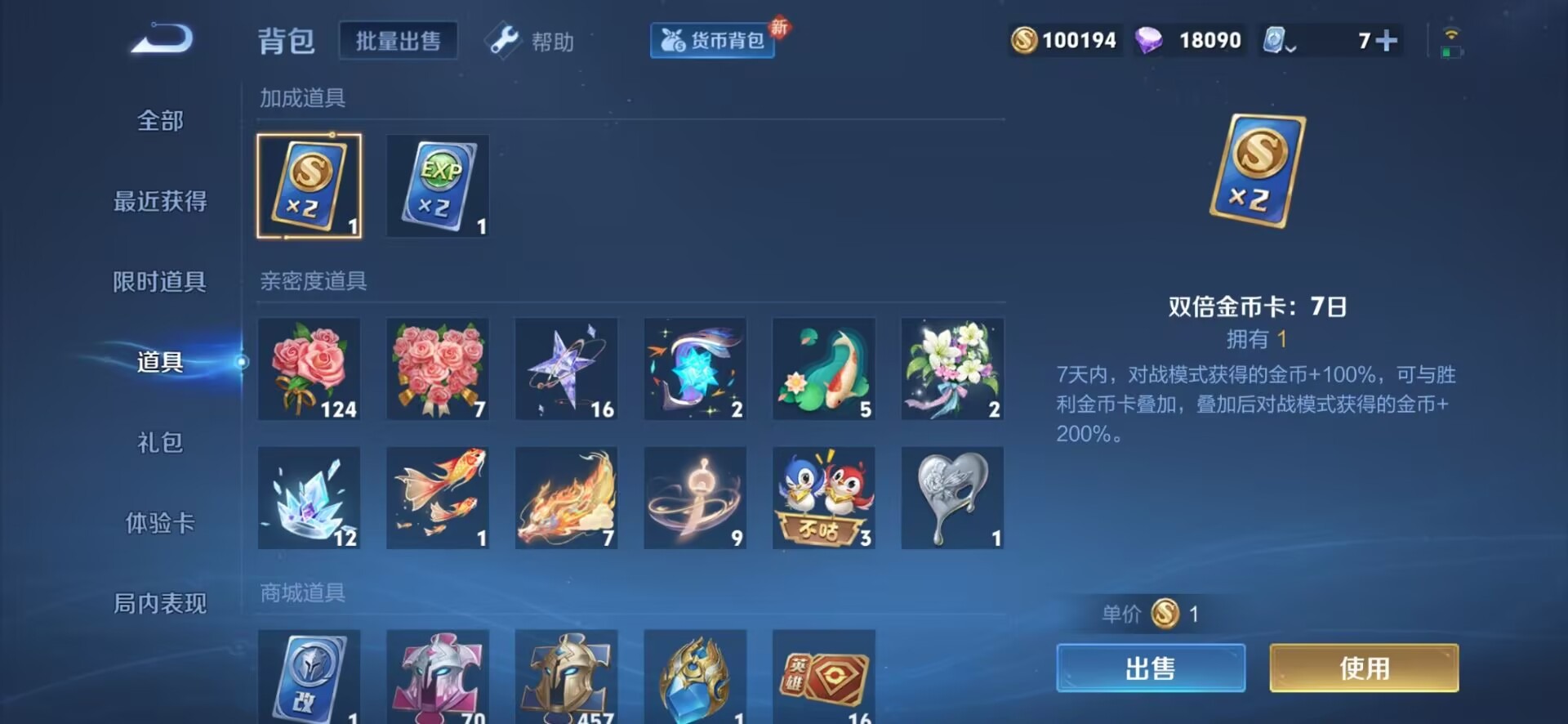Select the double EXP card slot
Screen dimensions: 1568x724
pyautogui.click(x=438, y=186)
